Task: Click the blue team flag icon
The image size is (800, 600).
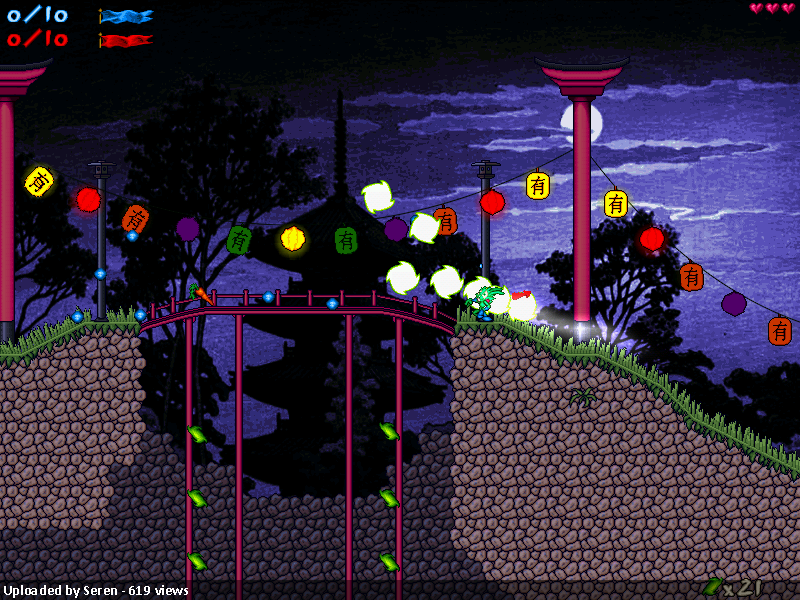Action: (126, 16)
